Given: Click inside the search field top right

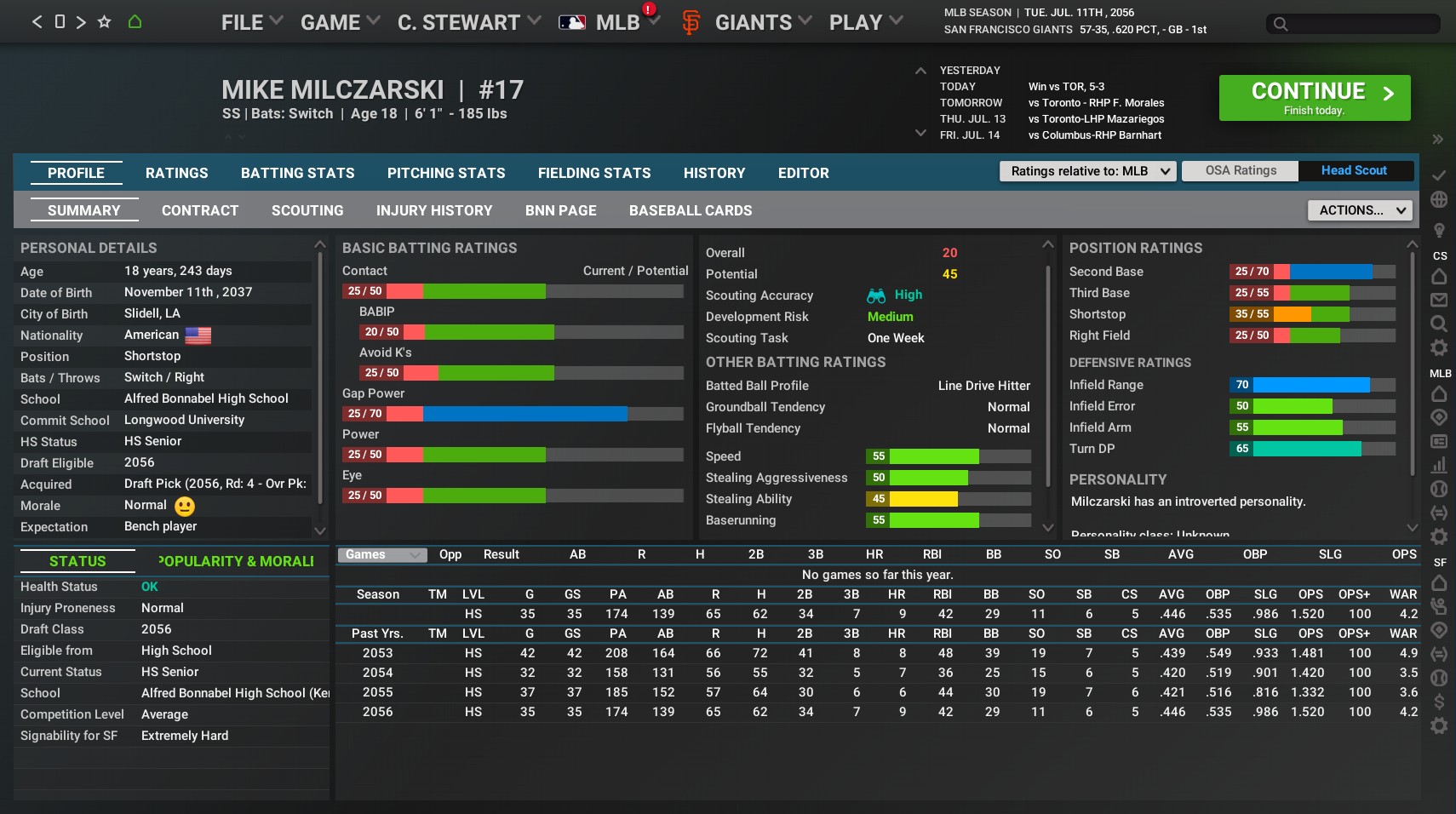Looking at the screenshot, I should [1351, 25].
